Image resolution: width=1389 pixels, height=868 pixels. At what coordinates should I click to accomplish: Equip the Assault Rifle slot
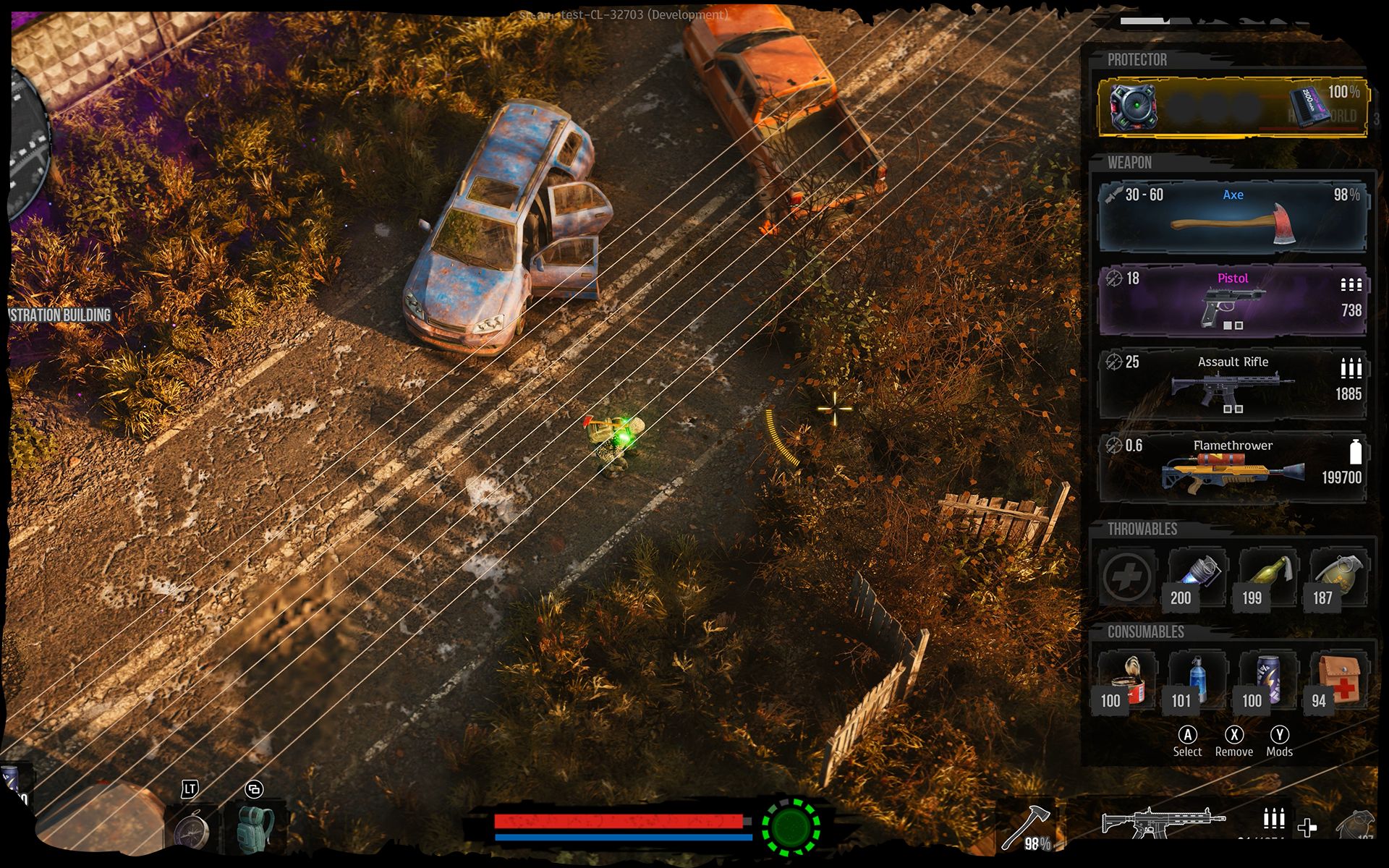tap(1232, 385)
